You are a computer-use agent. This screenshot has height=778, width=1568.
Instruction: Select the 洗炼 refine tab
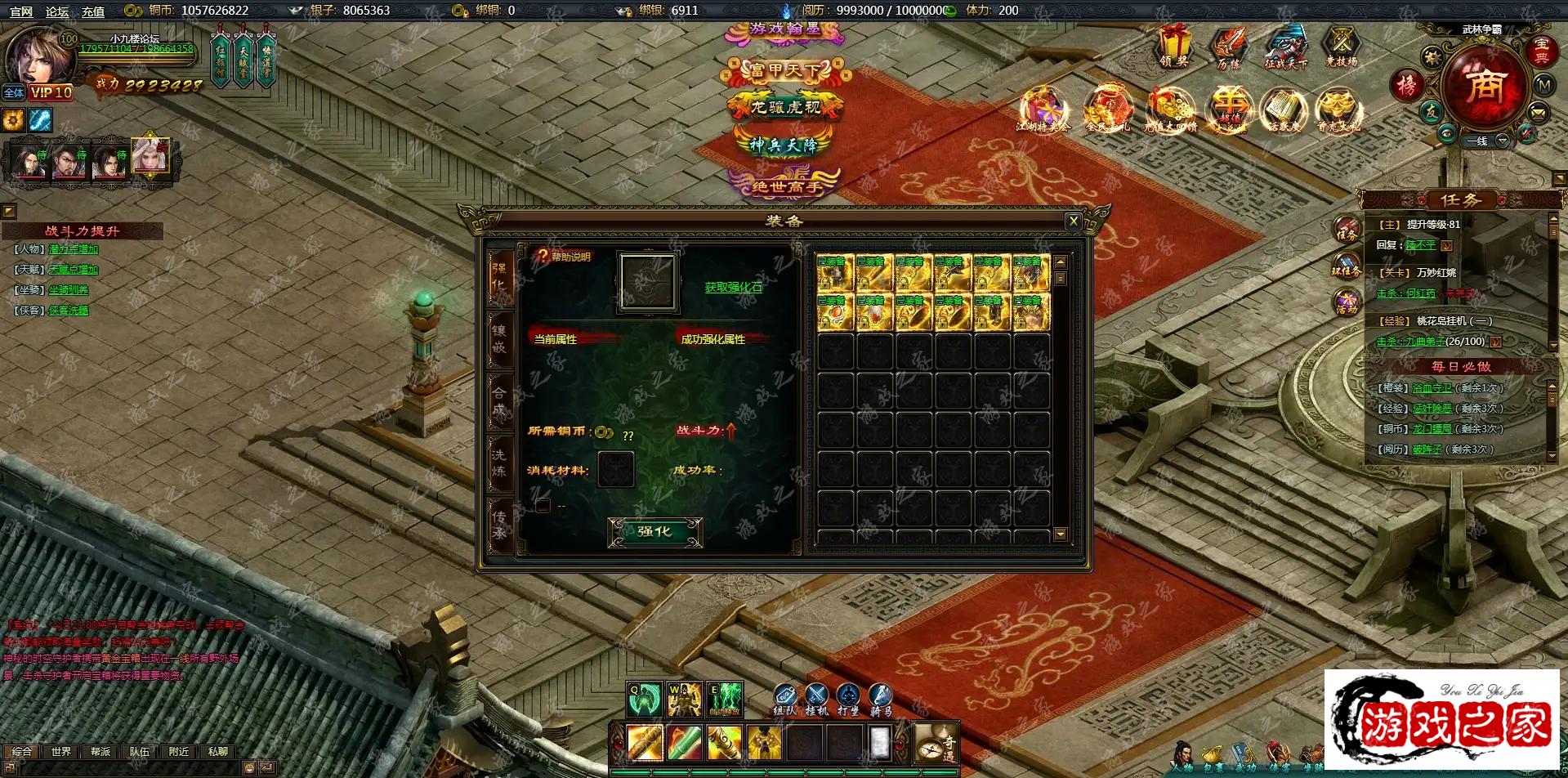[499, 463]
